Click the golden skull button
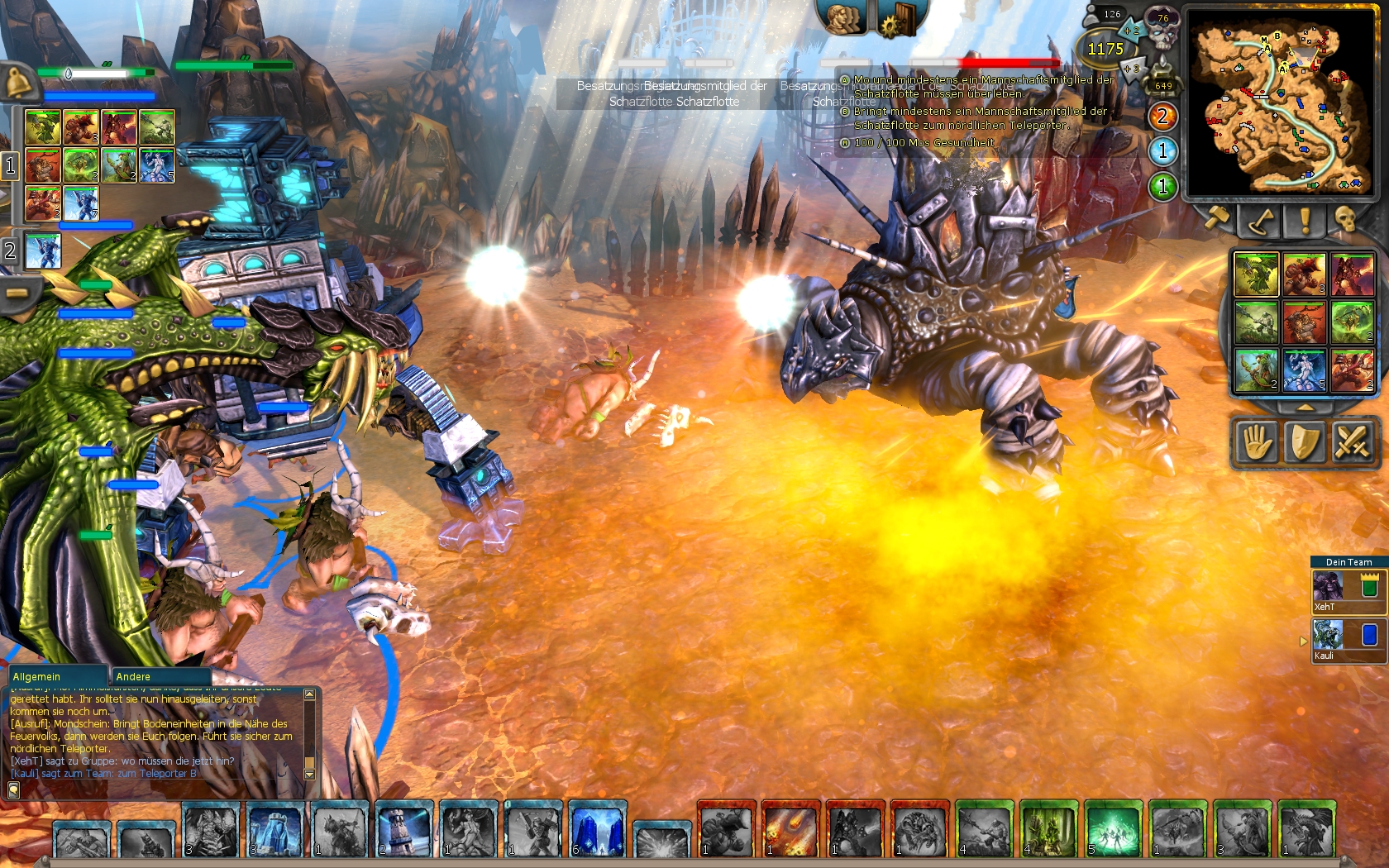Viewport: 1389px width, 868px height. [x=1345, y=220]
